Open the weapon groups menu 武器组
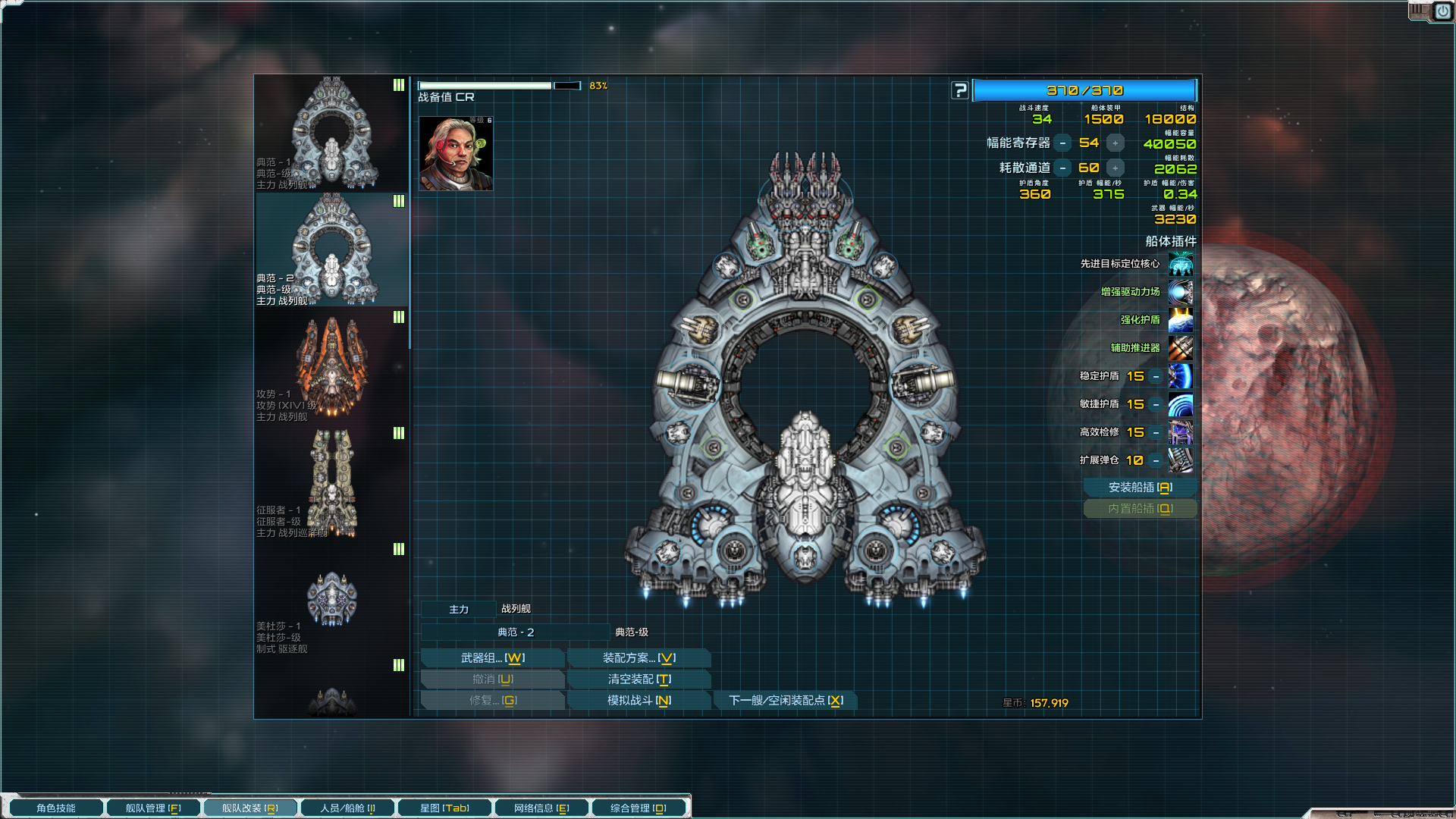This screenshot has width=1456, height=819. pyautogui.click(x=492, y=658)
